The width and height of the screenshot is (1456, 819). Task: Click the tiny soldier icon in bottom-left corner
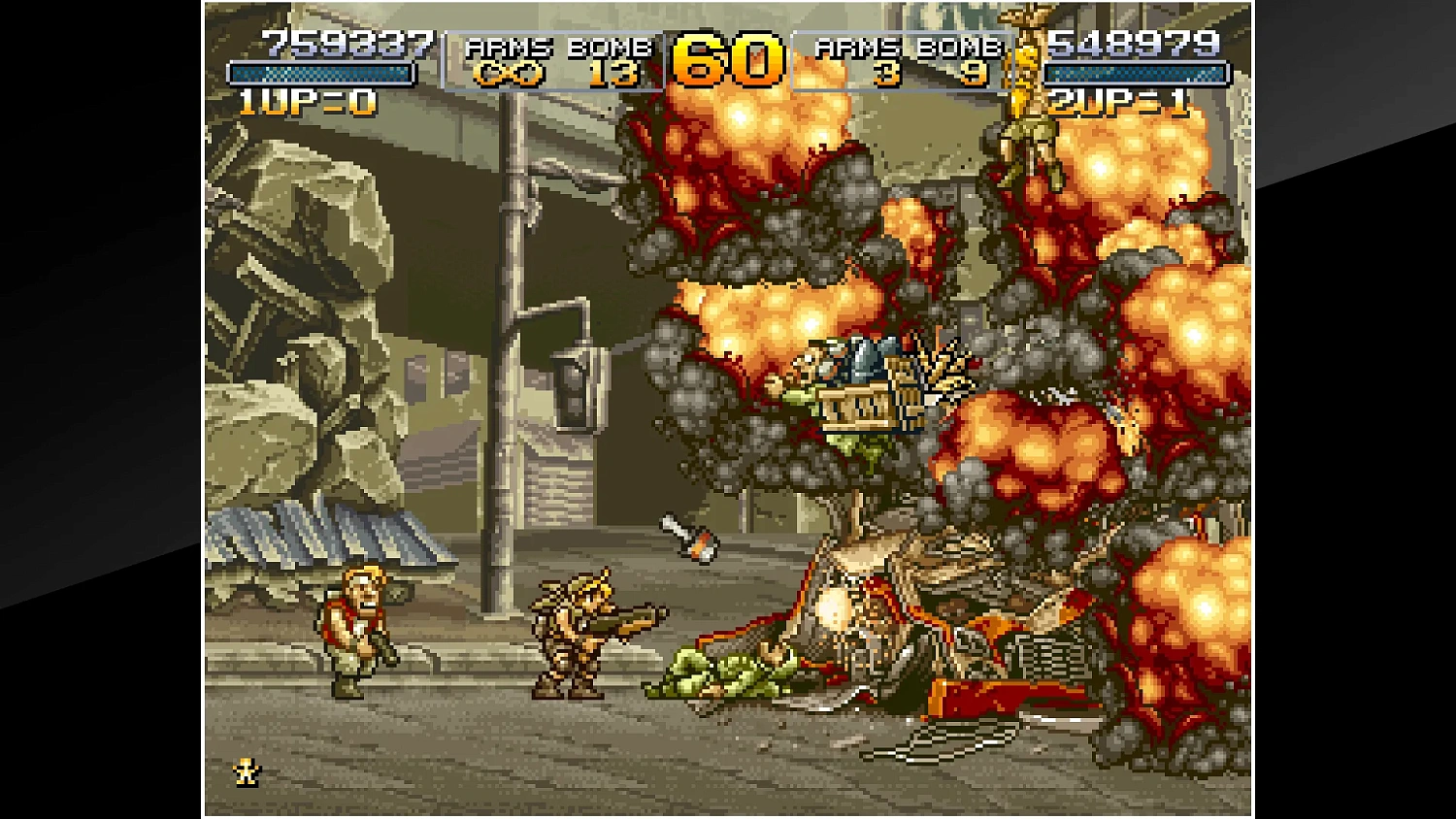(246, 771)
